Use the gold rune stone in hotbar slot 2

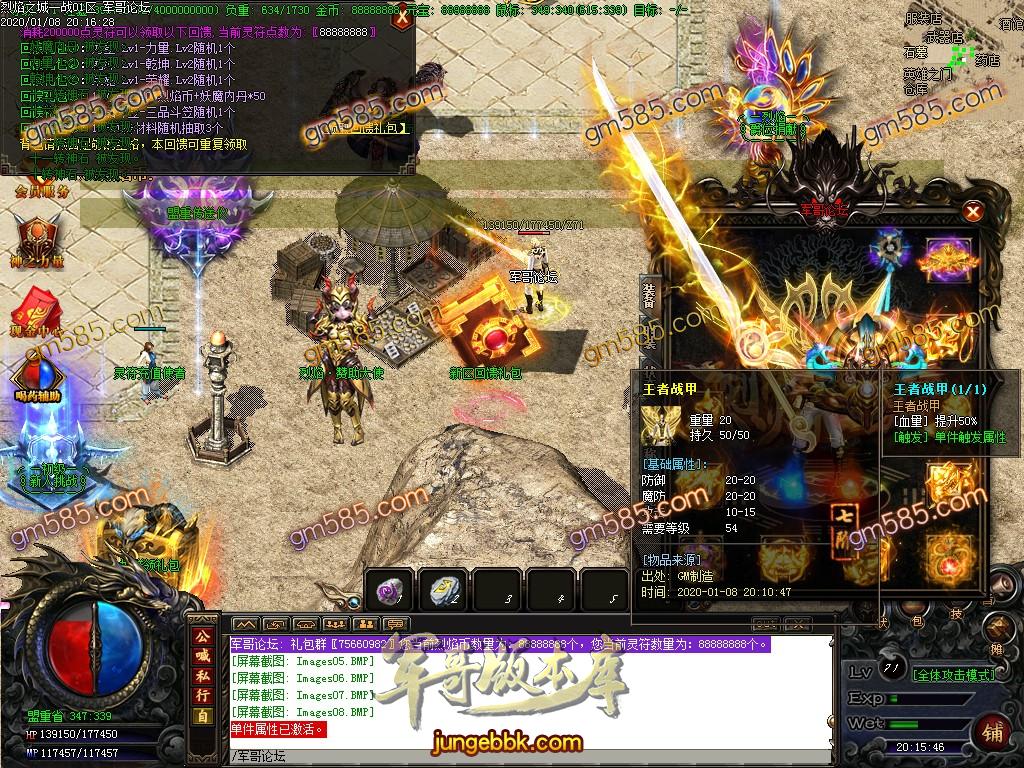442,591
